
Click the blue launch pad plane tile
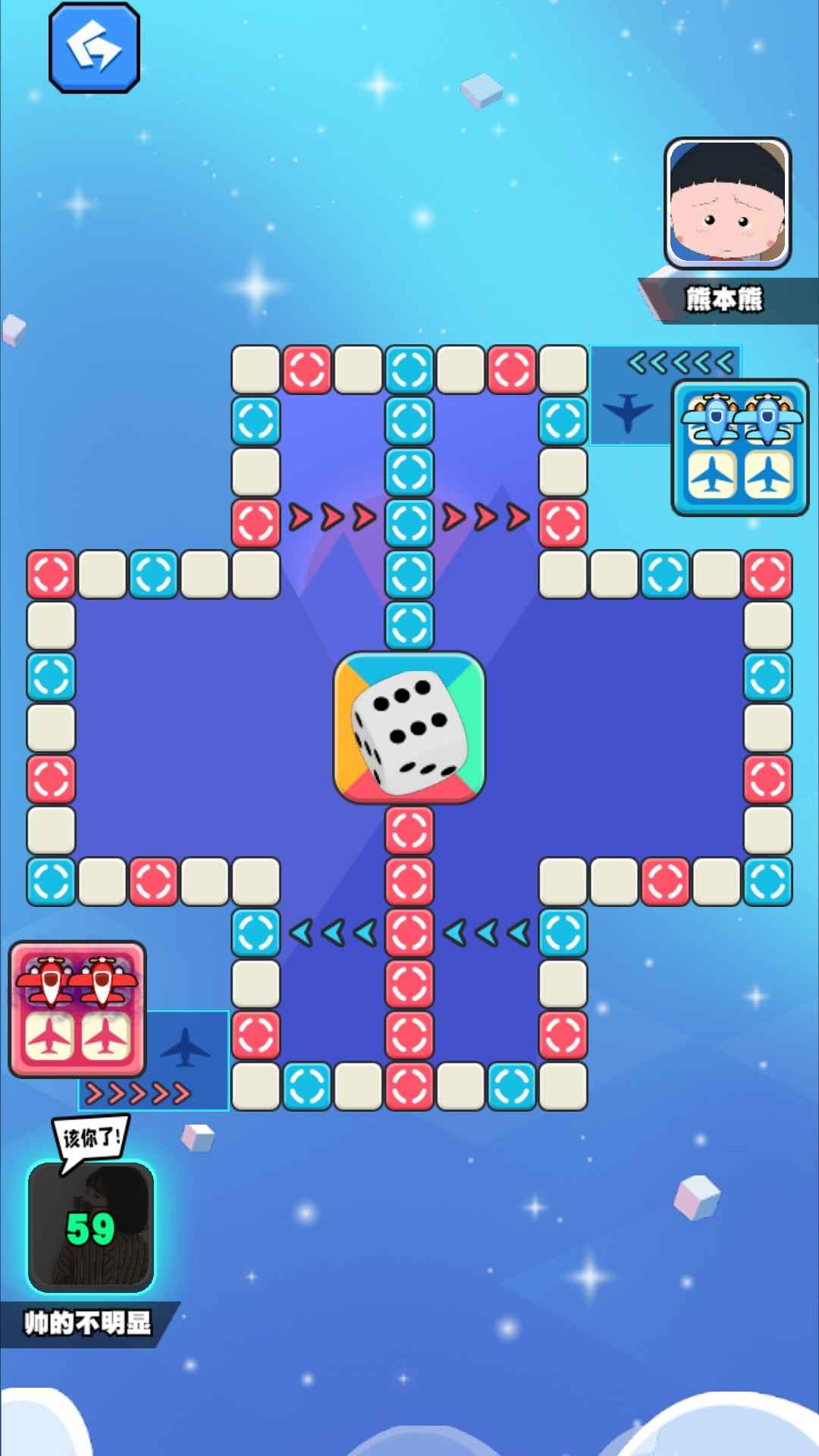628,412
